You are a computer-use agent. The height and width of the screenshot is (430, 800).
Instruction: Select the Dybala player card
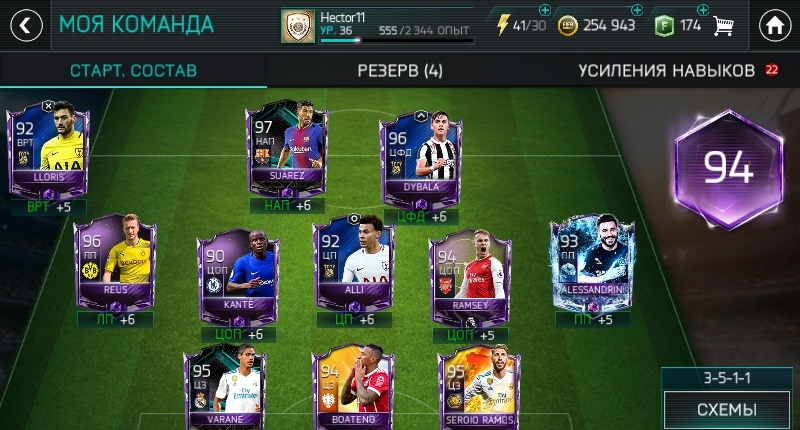(420, 160)
